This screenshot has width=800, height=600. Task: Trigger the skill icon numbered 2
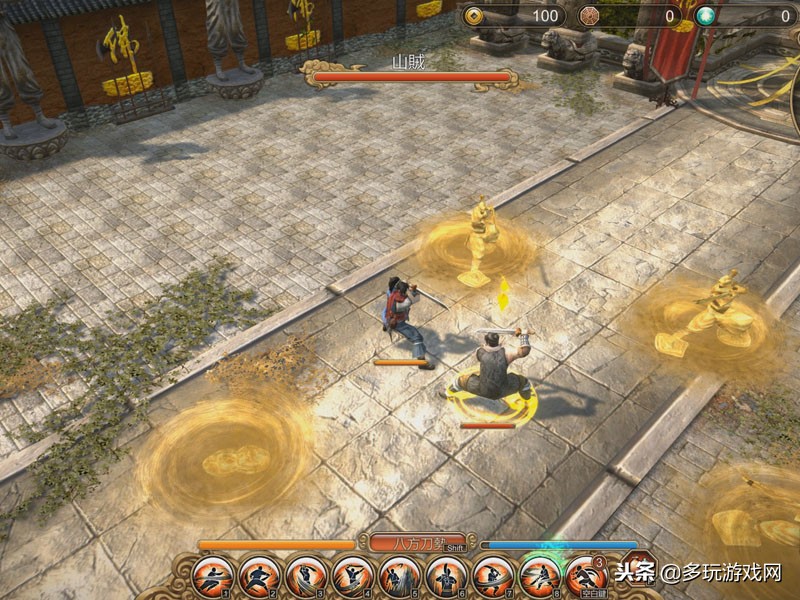260,576
